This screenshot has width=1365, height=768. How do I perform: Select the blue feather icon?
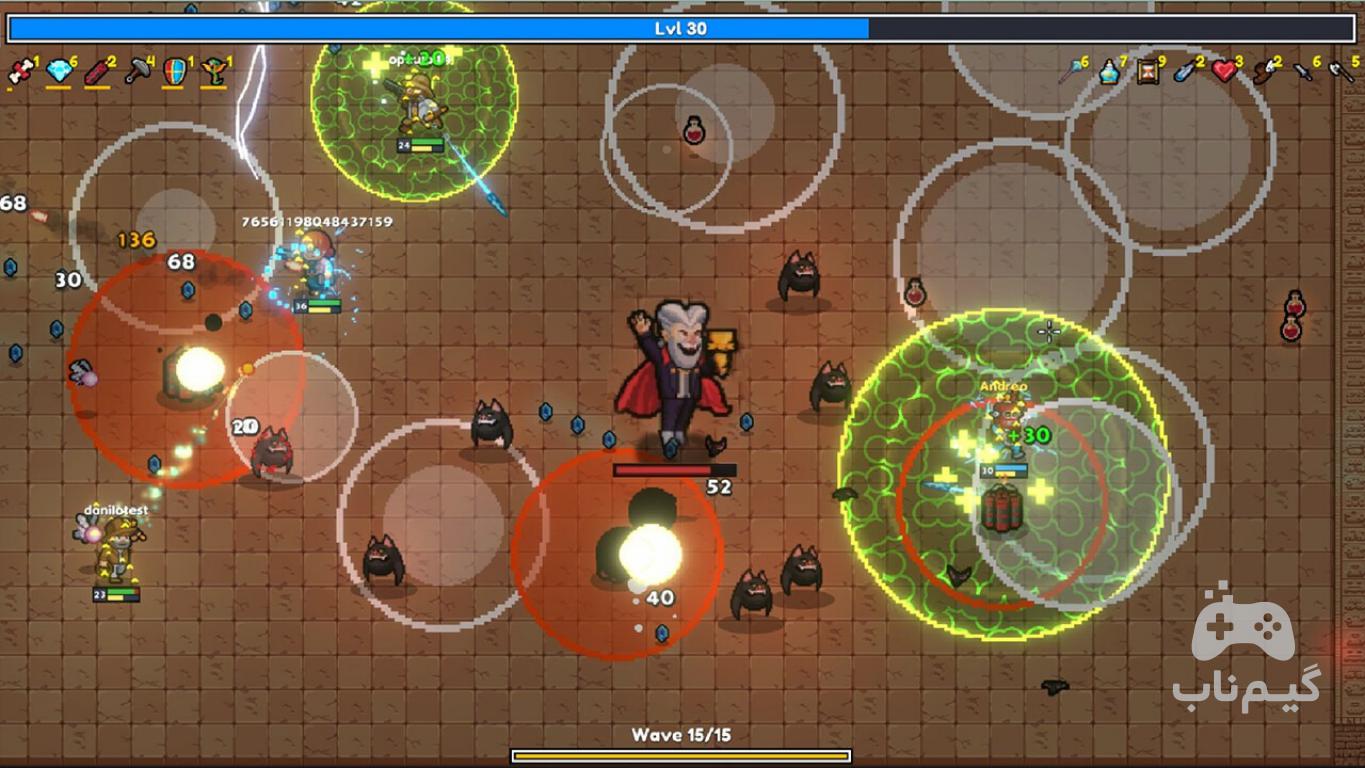(x=1186, y=71)
